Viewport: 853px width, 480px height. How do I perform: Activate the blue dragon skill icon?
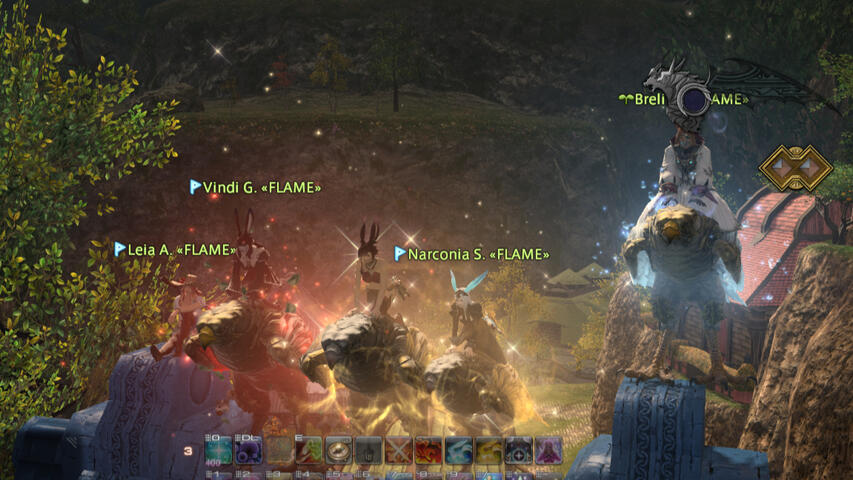459,452
